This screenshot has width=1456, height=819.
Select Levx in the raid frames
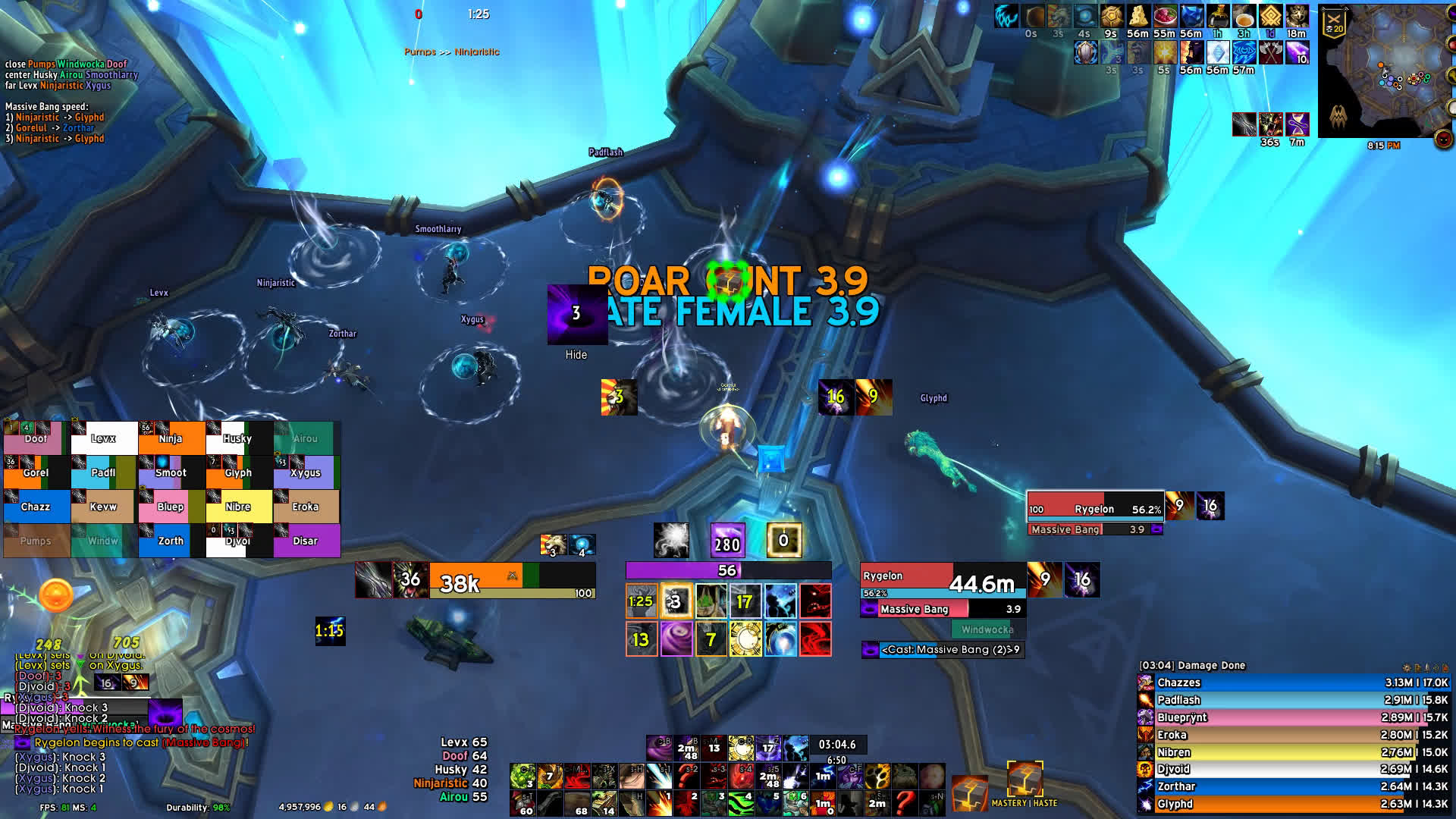point(104,438)
